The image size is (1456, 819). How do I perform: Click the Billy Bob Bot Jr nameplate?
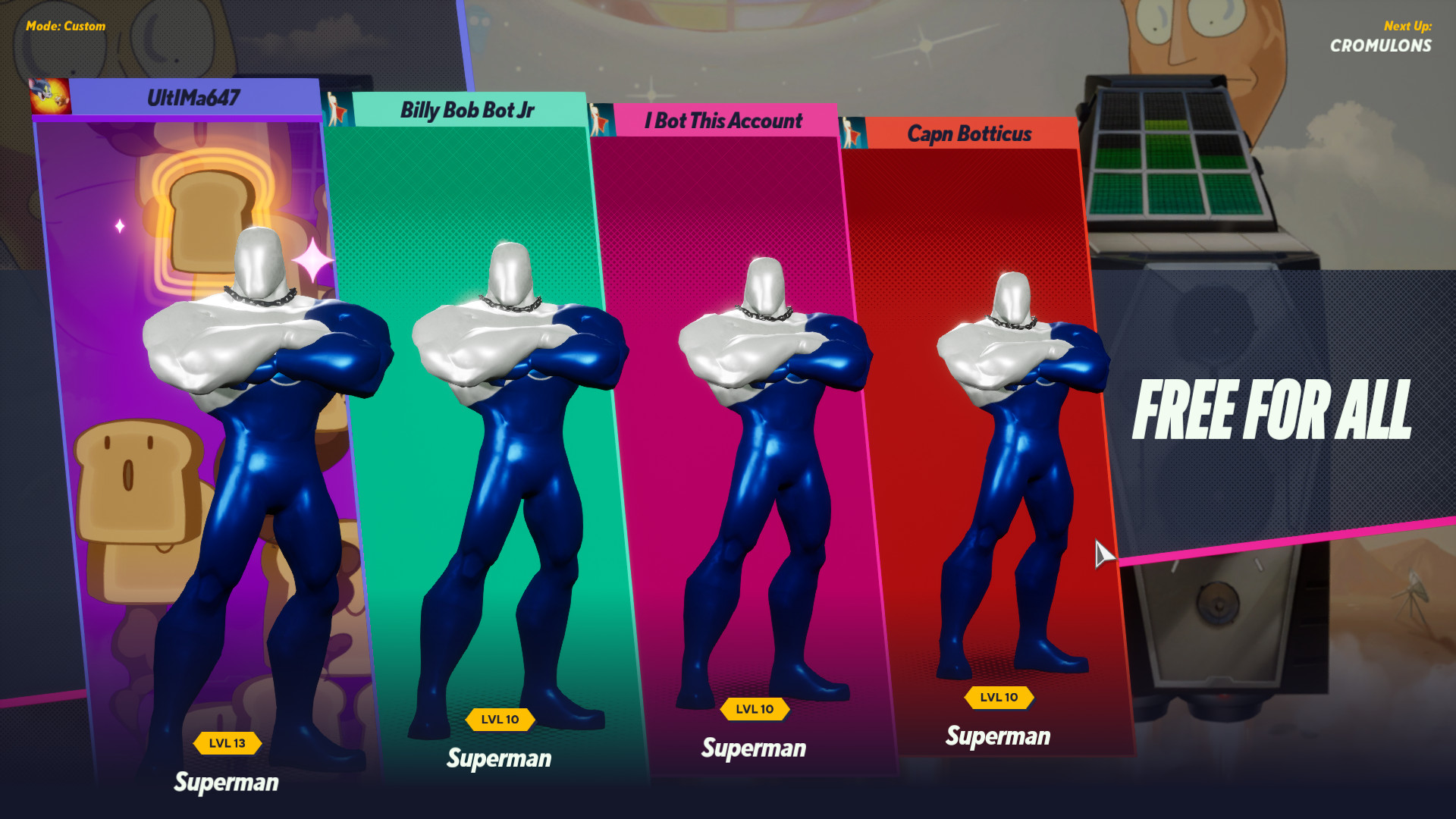[467, 111]
